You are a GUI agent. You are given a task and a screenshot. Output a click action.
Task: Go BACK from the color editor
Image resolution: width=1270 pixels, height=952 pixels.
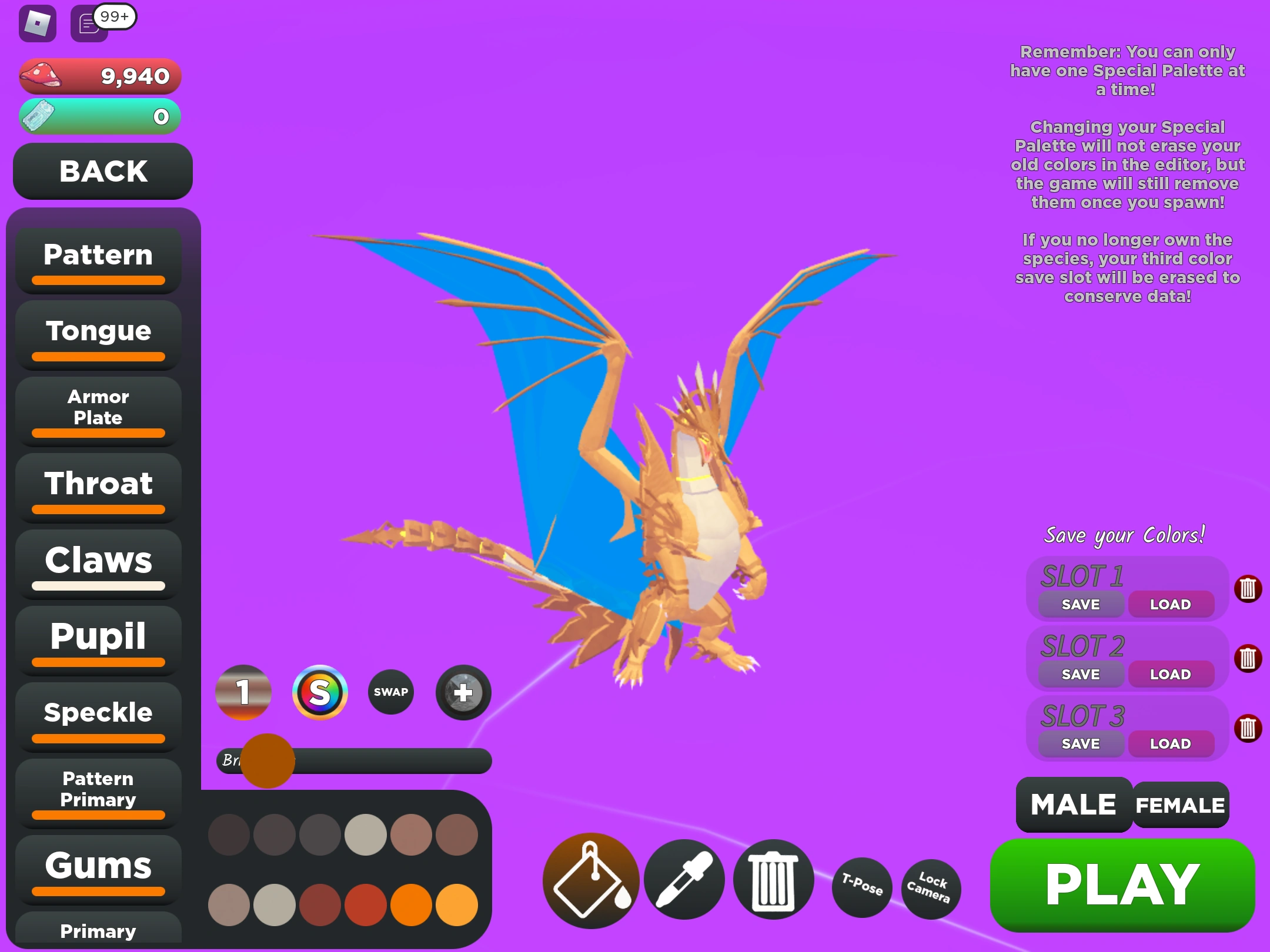102,172
